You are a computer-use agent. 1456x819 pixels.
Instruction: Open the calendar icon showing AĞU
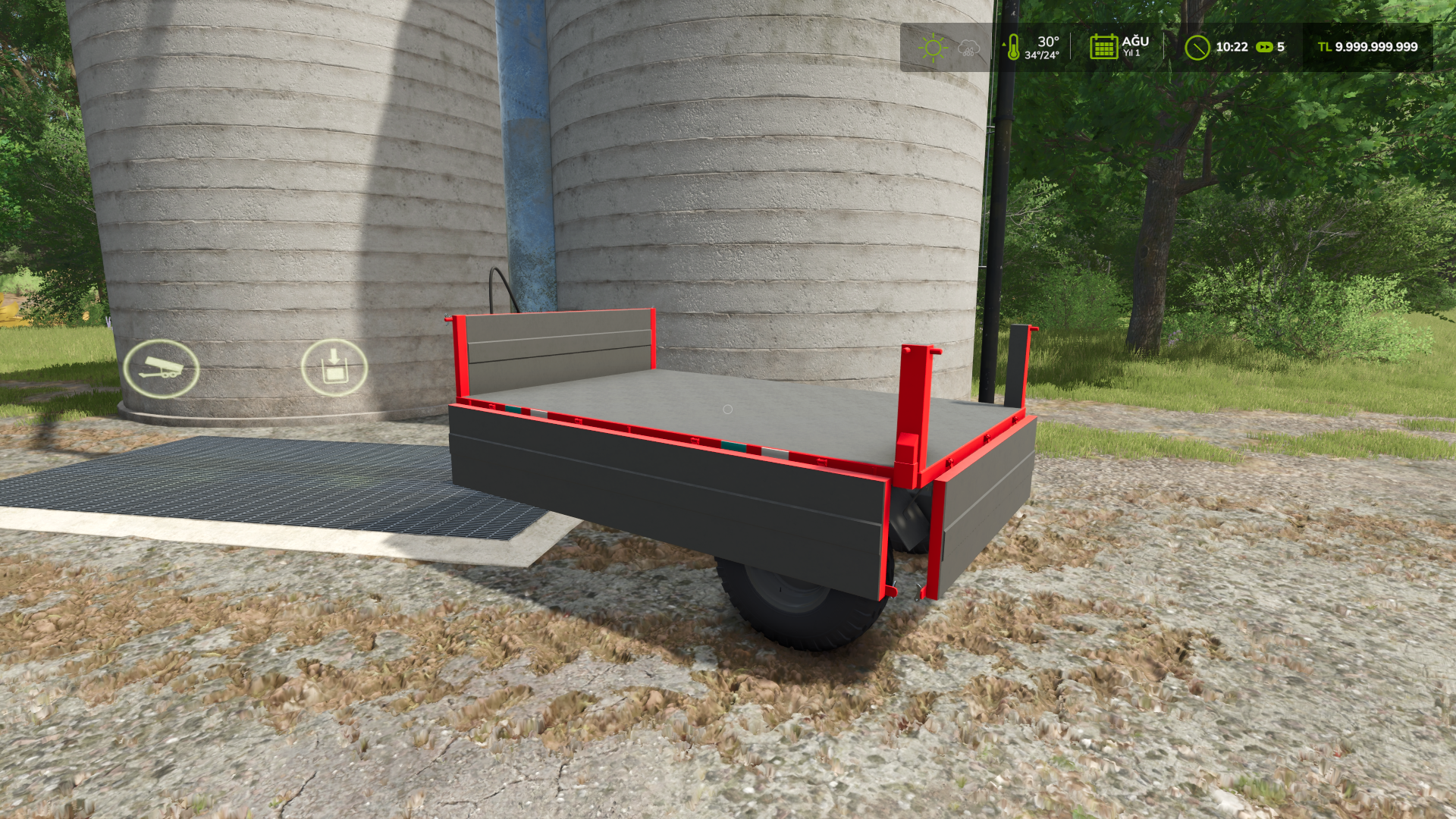[1103, 48]
